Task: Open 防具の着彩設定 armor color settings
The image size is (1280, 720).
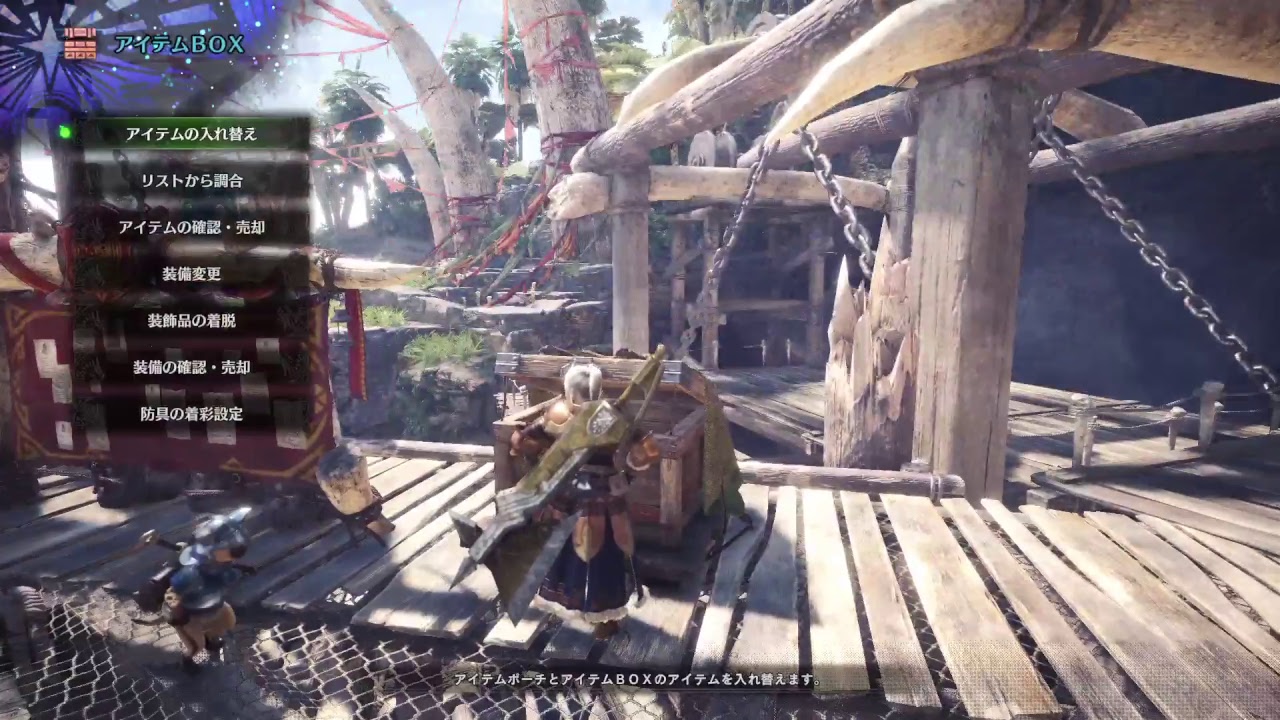Action: (x=192, y=413)
